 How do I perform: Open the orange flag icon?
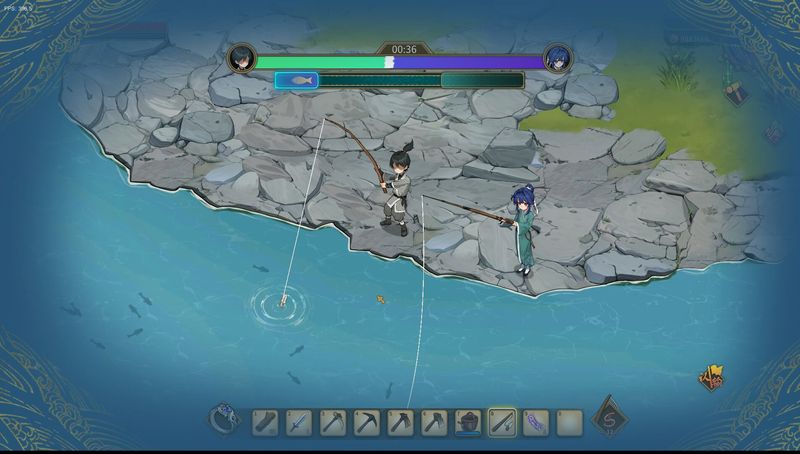tap(711, 379)
